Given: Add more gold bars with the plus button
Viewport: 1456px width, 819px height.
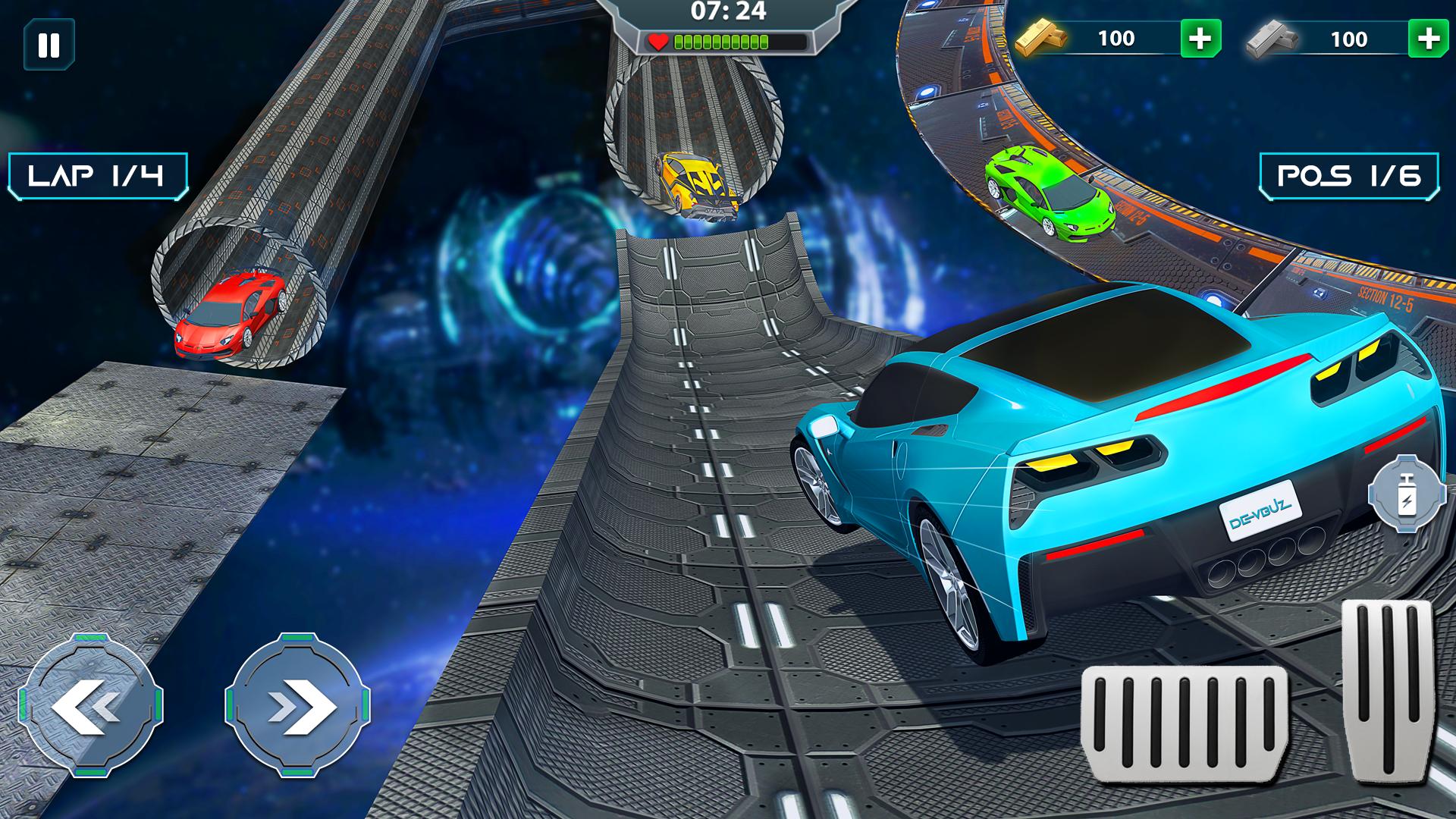Looking at the screenshot, I should tap(1200, 39).
